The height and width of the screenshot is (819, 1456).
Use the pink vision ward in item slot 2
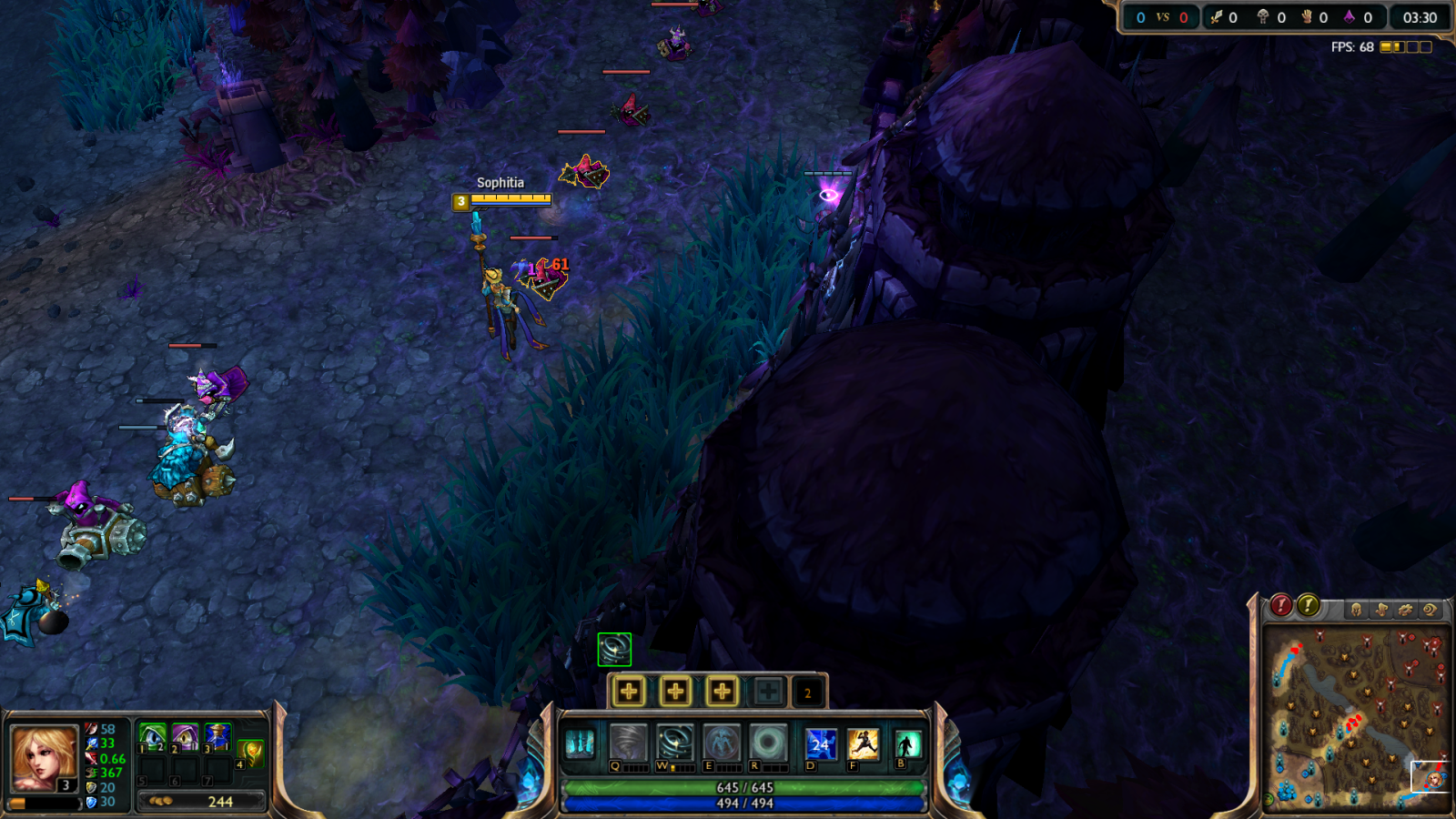coord(185,736)
